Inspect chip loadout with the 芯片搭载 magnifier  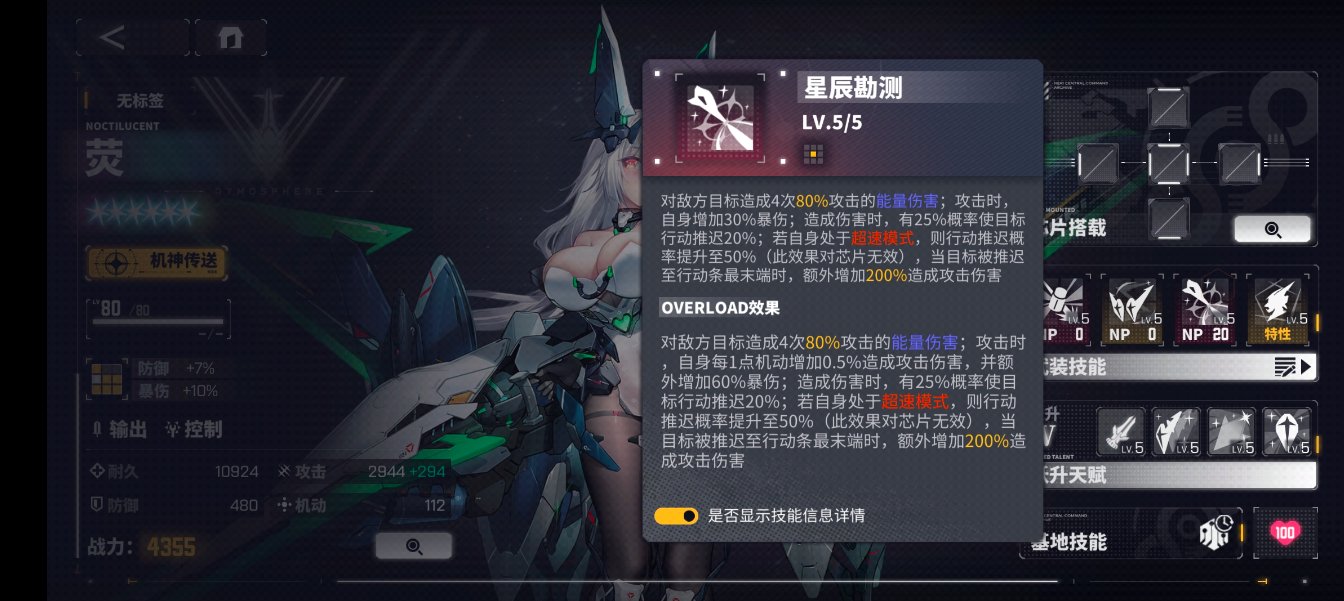[1272, 229]
